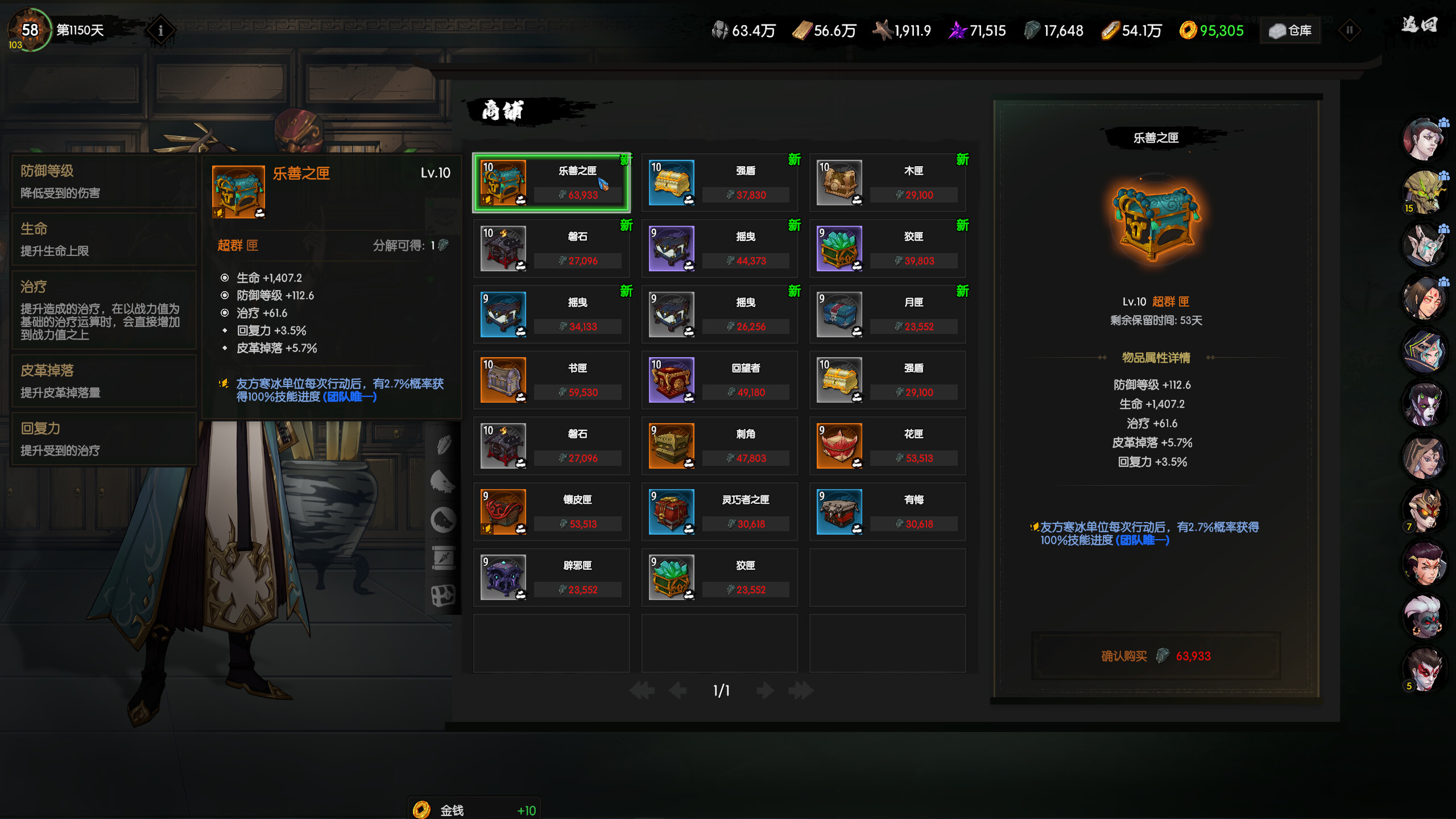Click the last page double-arrow button

point(801,690)
